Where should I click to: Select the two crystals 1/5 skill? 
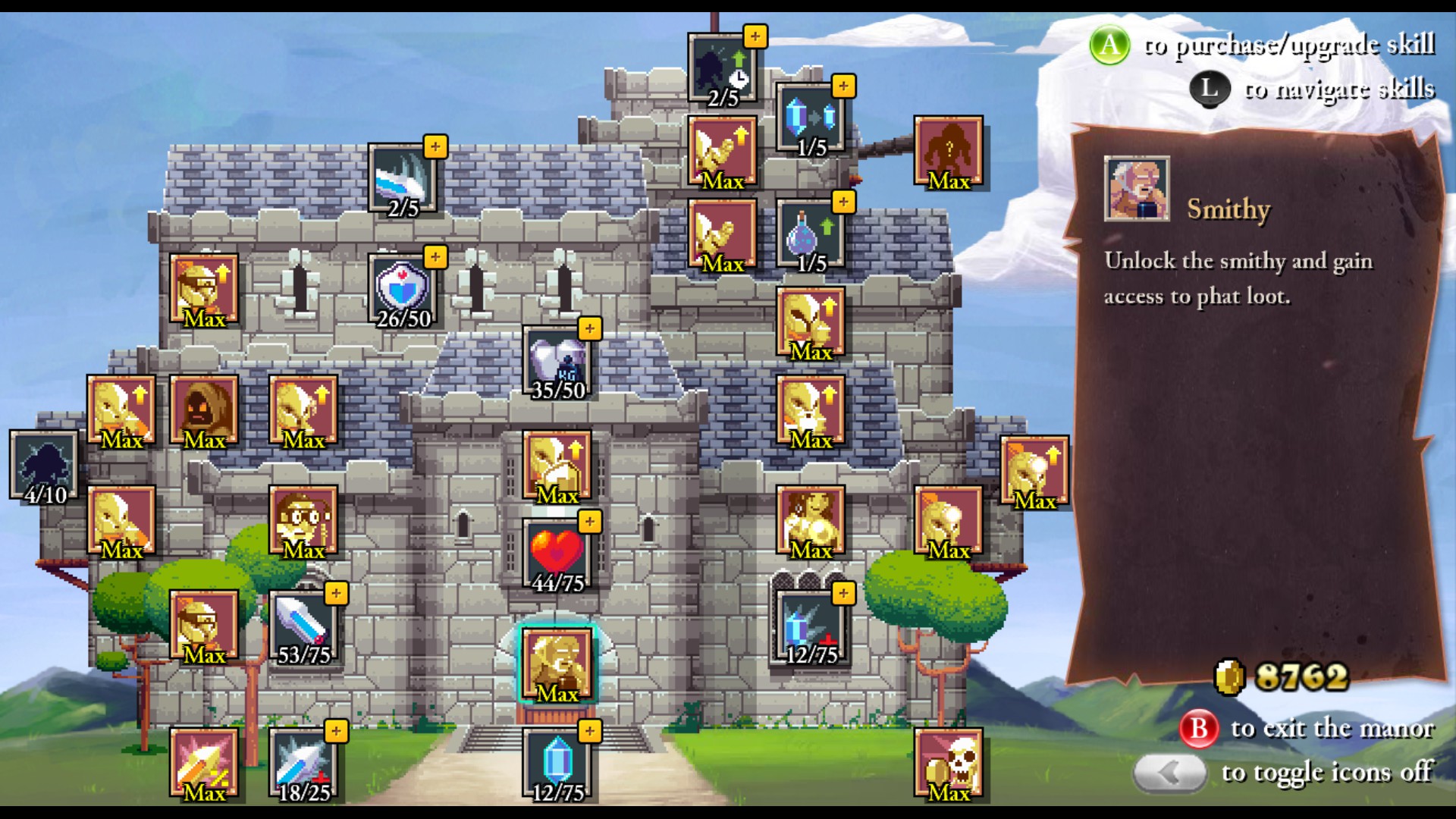pyautogui.click(x=811, y=118)
